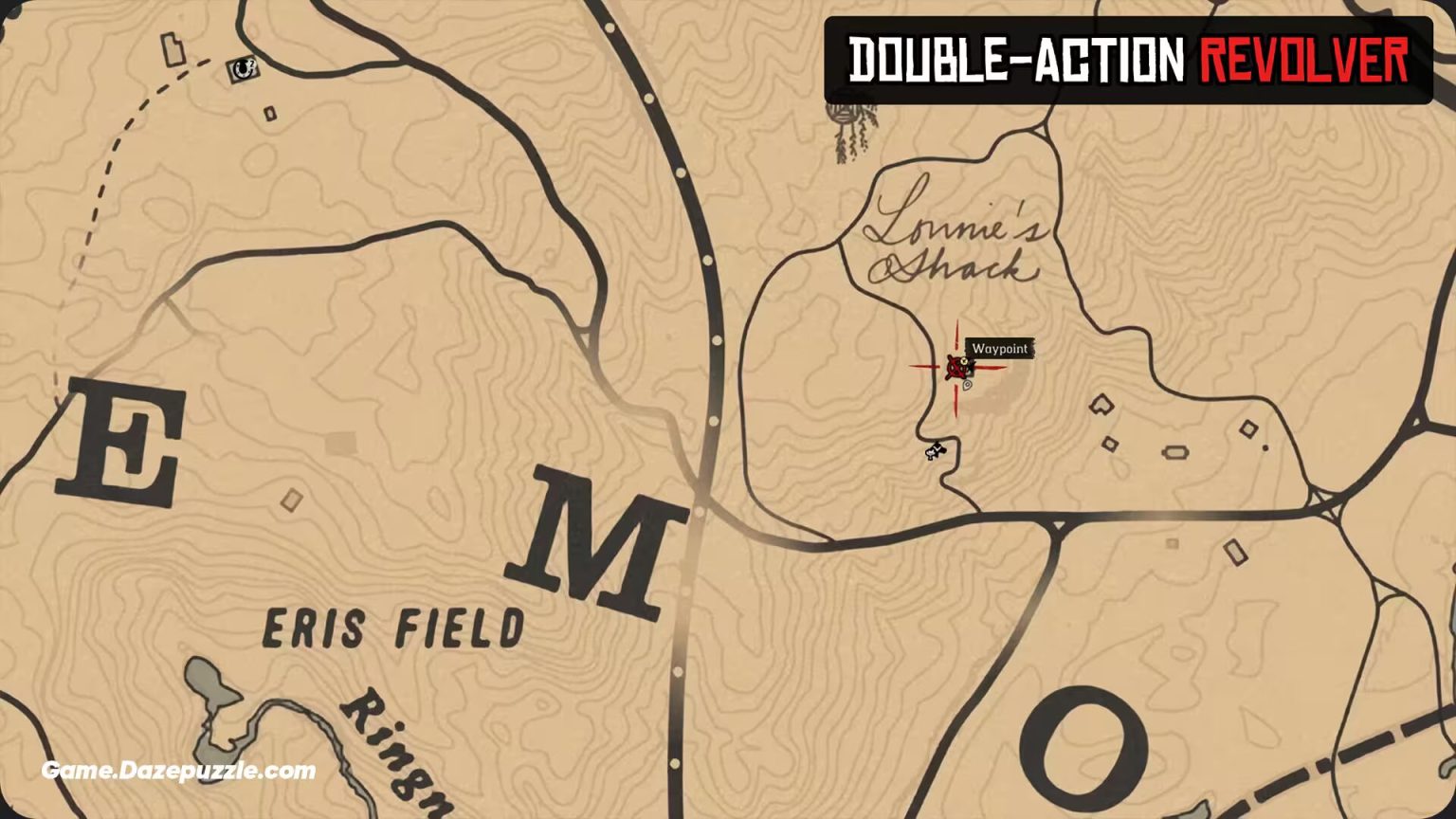Select the small map pin under the waypoint marker

pos(967,386)
